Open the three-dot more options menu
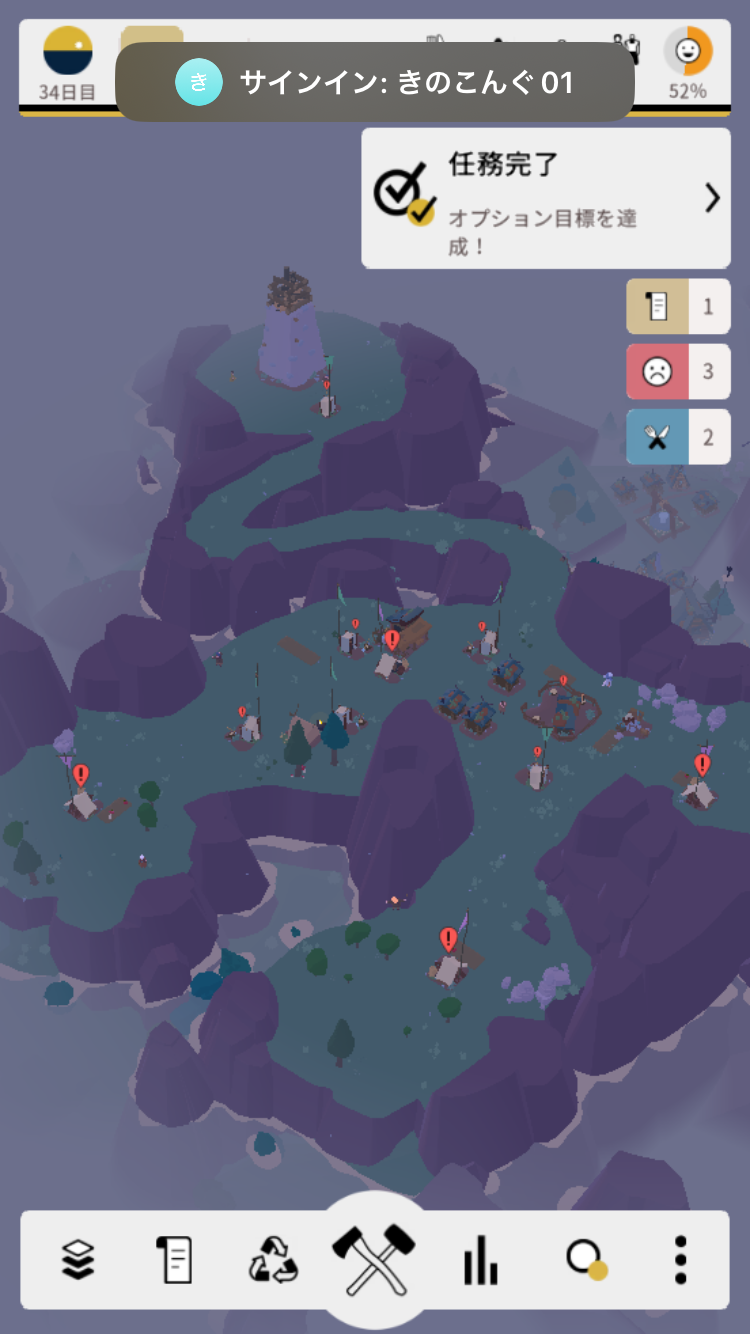Viewport: 750px width, 1334px height. (x=681, y=1259)
